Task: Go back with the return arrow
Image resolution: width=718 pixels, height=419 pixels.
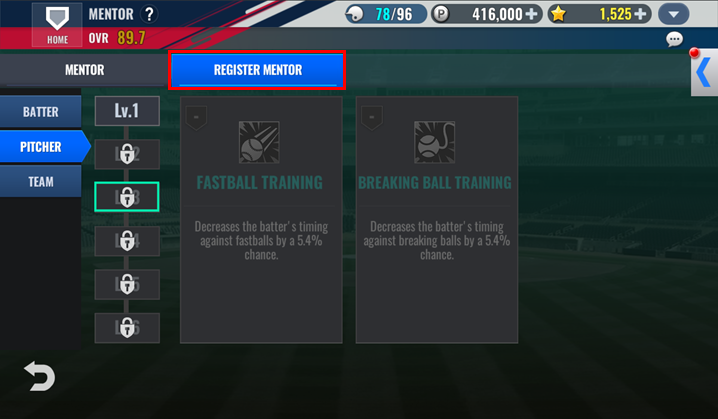Action: (39, 376)
